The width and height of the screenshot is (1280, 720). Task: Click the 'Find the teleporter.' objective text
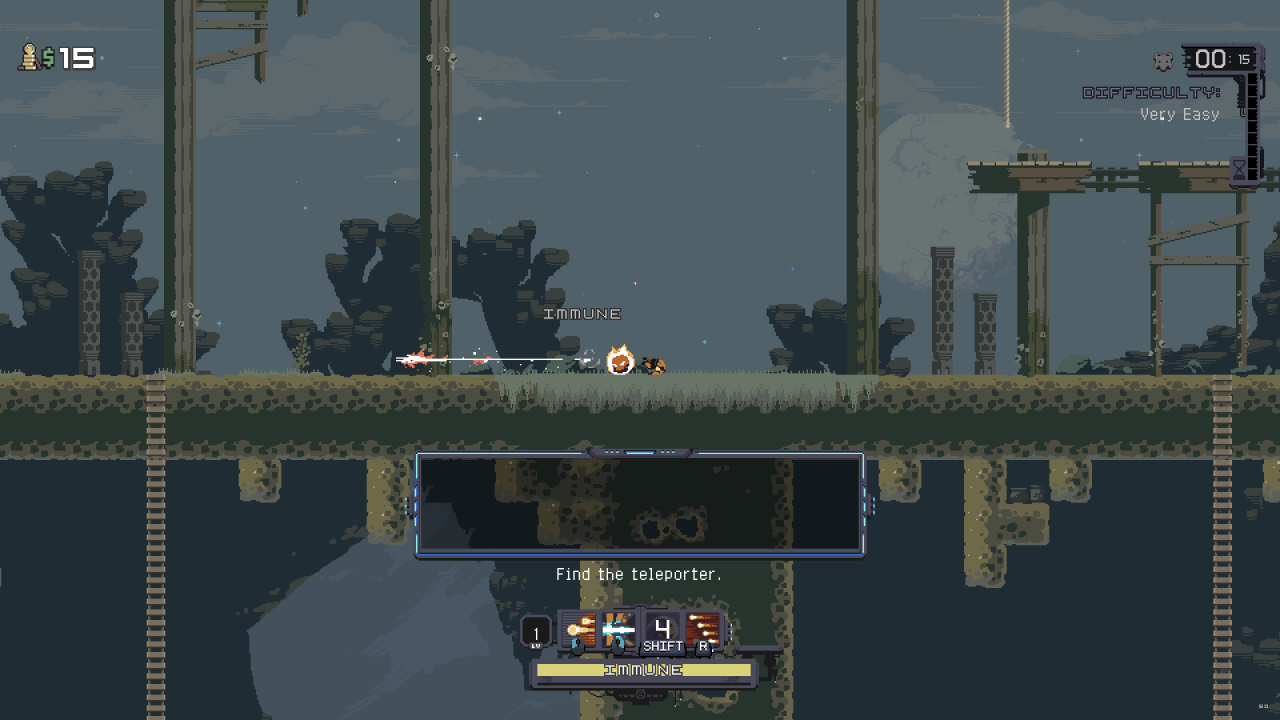coord(640,574)
